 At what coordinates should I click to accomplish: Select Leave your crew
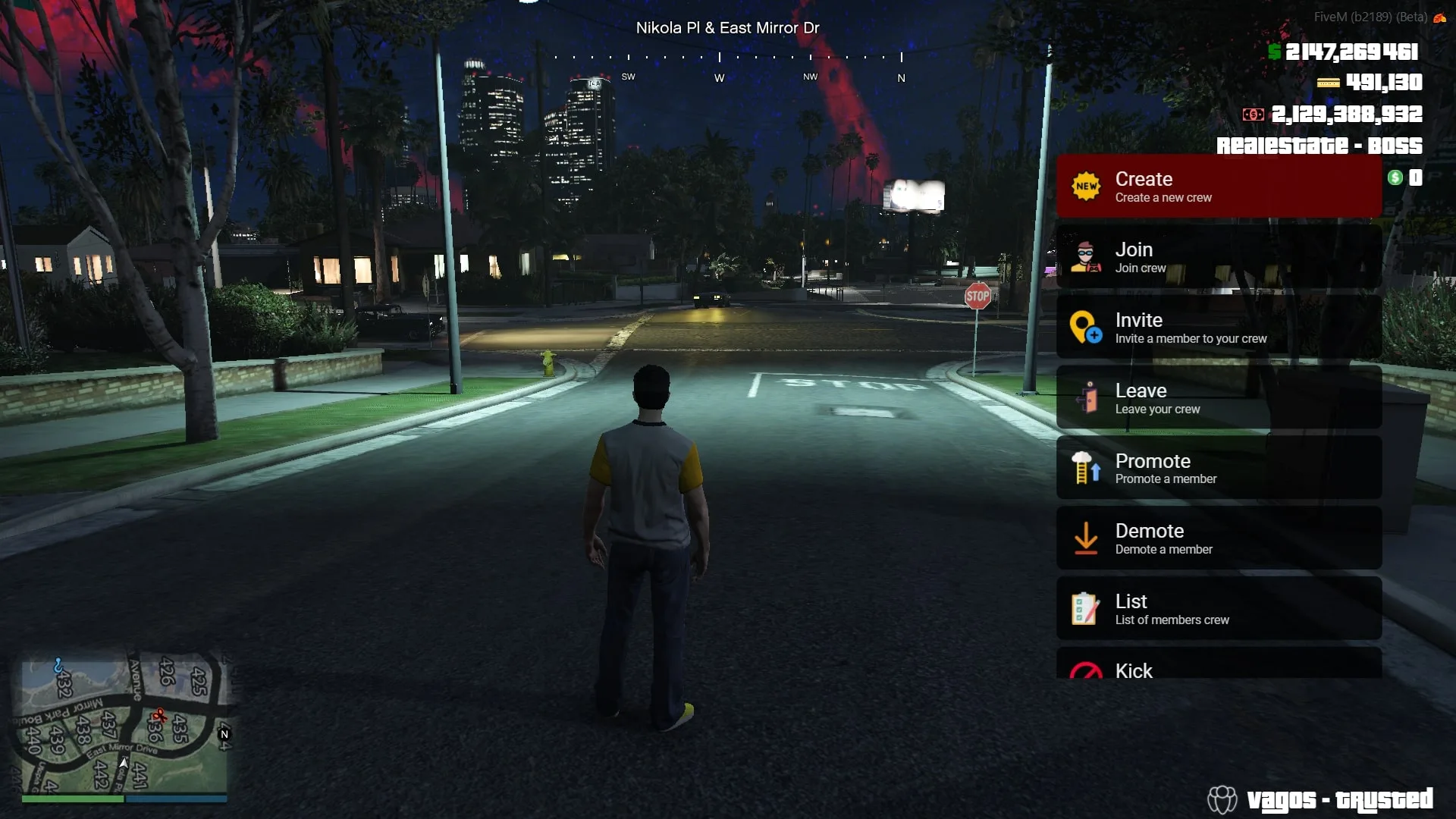click(1218, 398)
